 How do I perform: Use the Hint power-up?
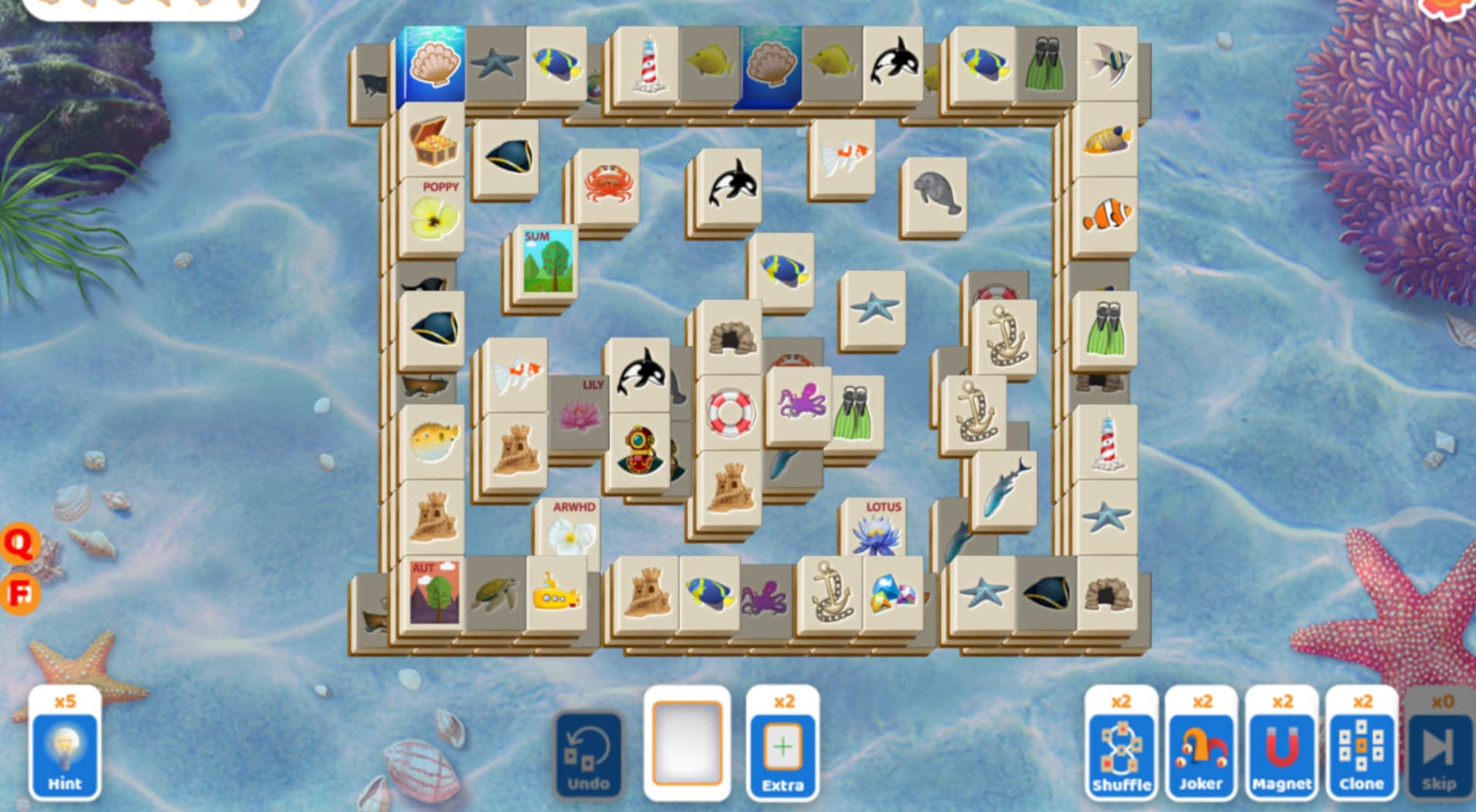click(65, 751)
